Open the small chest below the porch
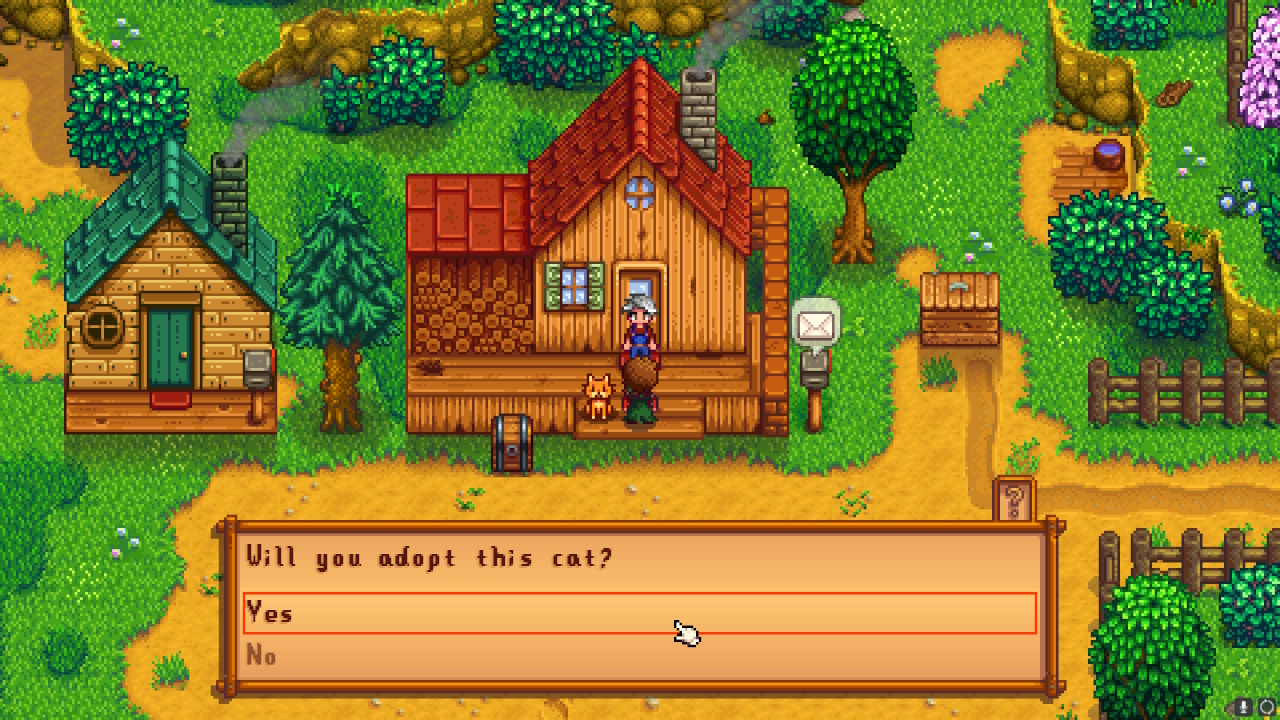This screenshot has height=720, width=1280. pos(511,441)
